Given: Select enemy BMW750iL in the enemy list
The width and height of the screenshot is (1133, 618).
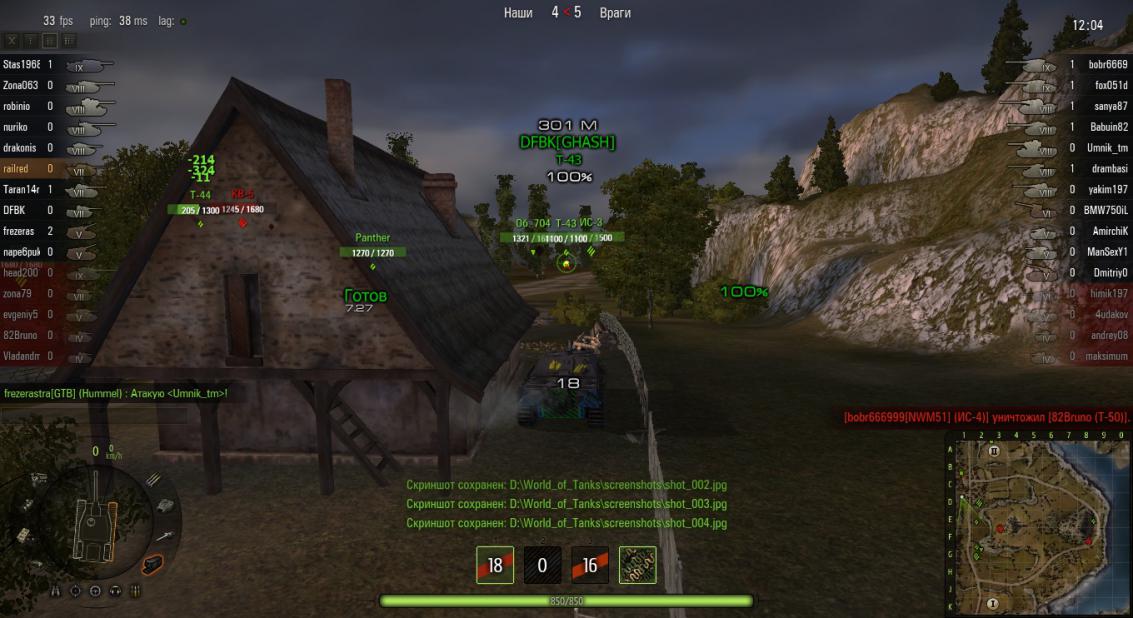Looking at the screenshot, I should tap(1107, 210).
